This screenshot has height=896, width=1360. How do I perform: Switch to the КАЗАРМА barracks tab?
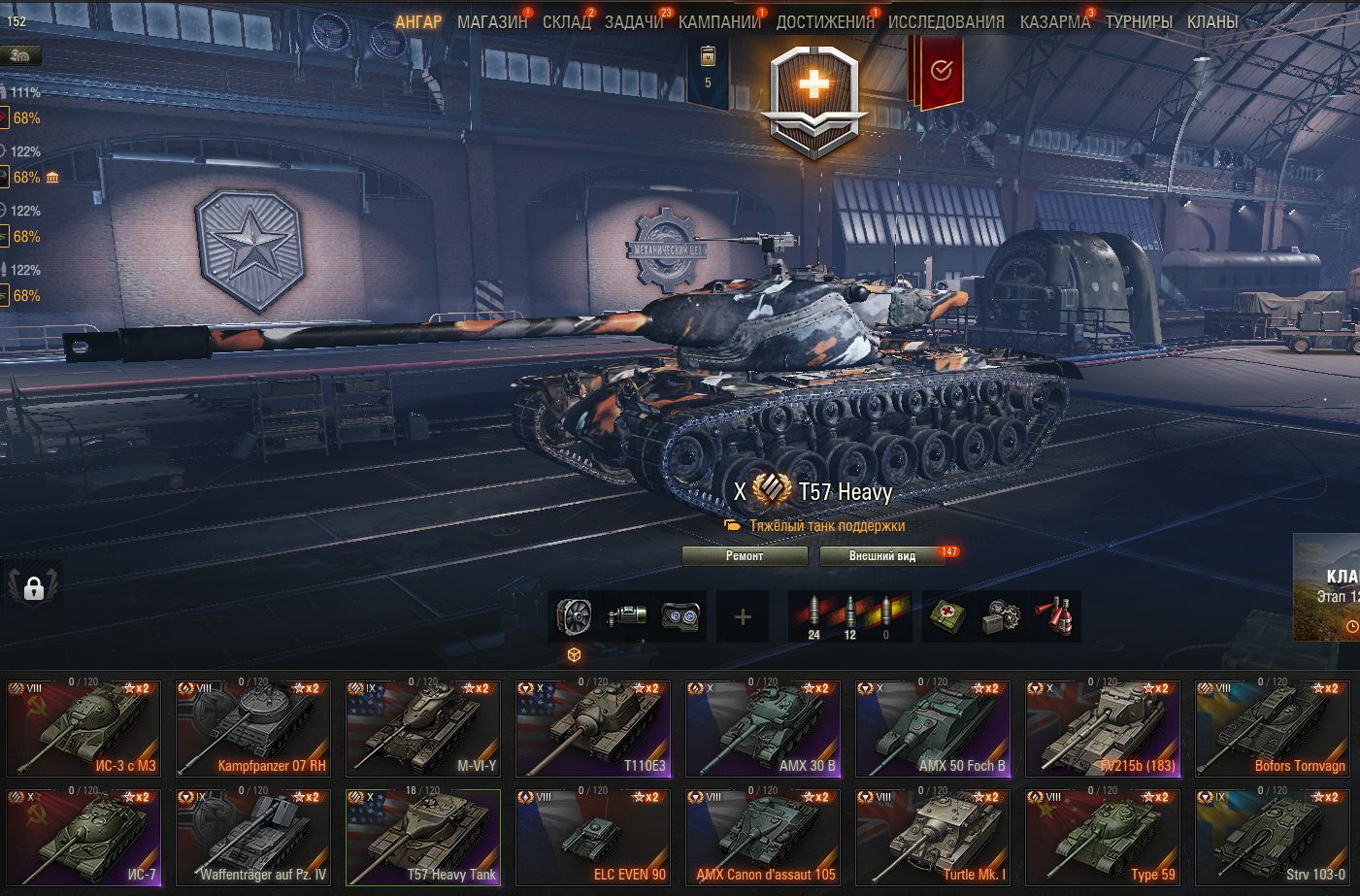pyautogui.click(x=1054, y=21)
